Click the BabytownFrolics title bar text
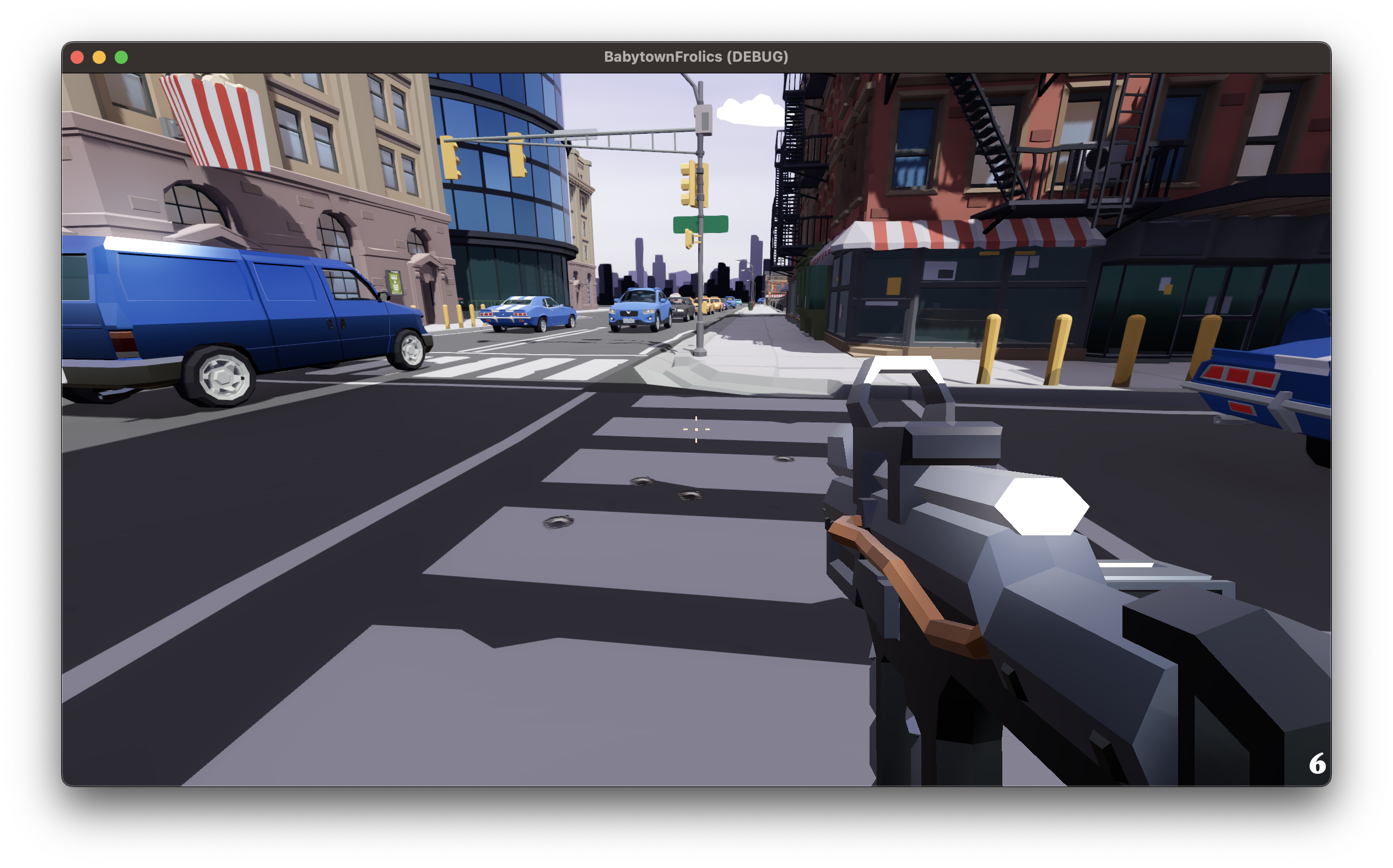Viewport: 1393px width, 868px height. [x=696, y=56]
